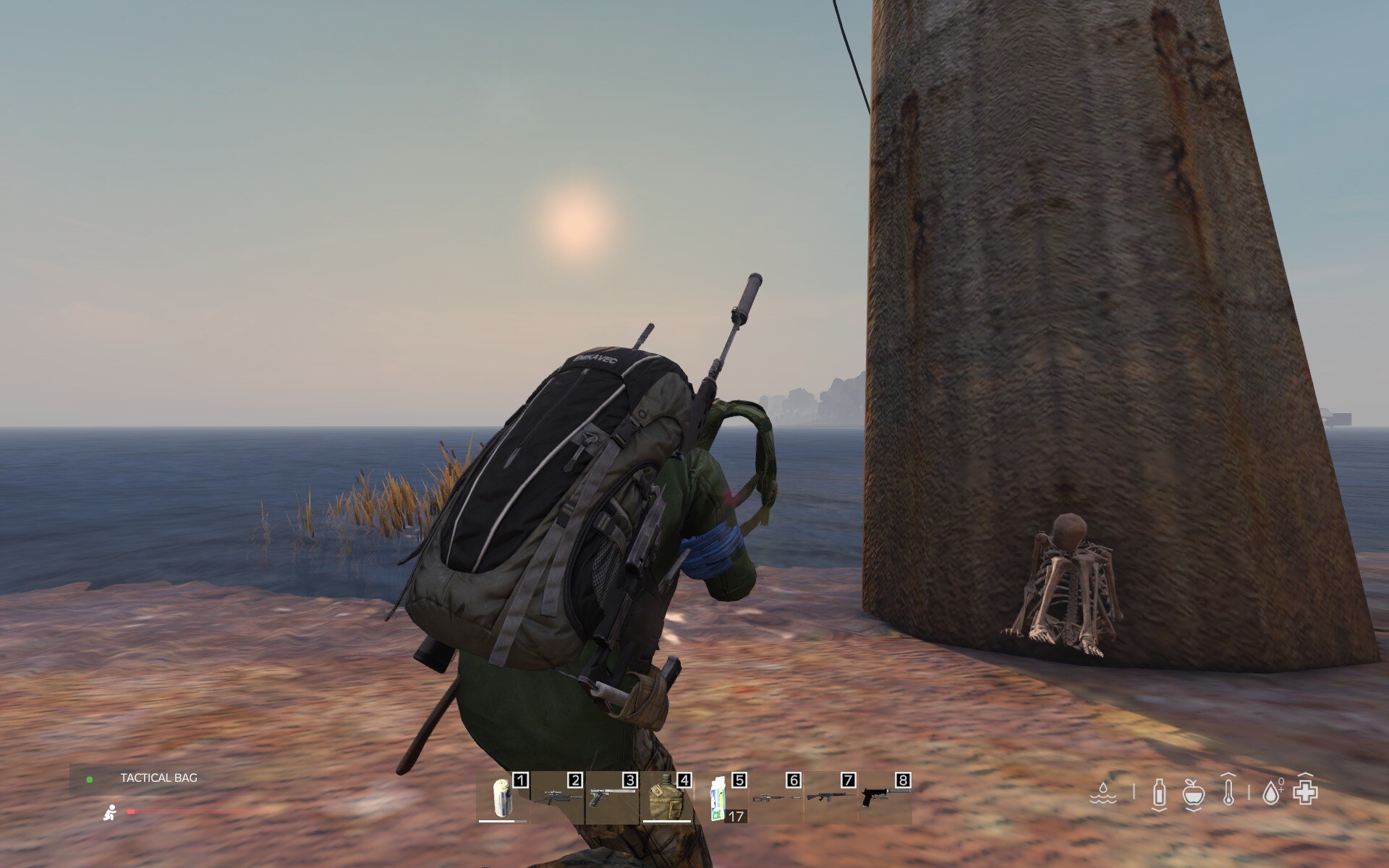Click the thirst bottle status icon

(1159, 793)
